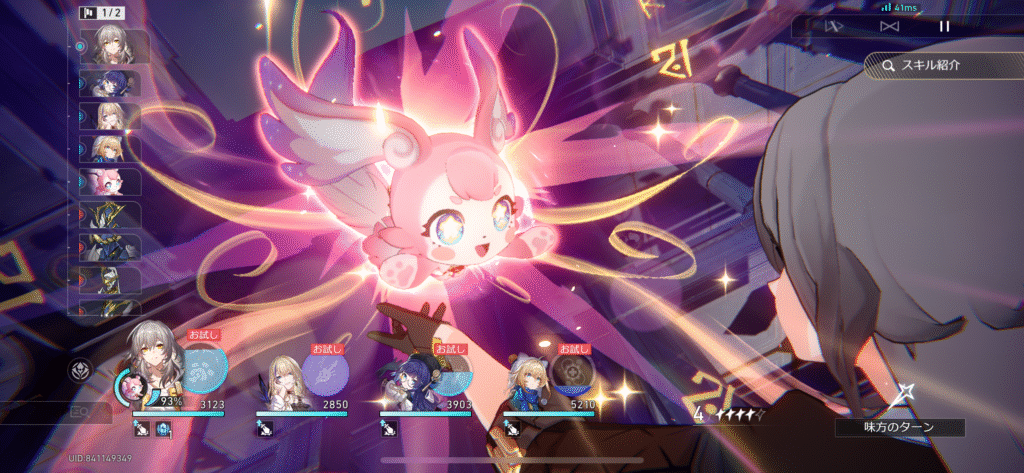Image resolution: width=1024 pixels, height=473 pixels.
Task: Select the grey-haired character portrait in party bar
Action: 152,372
